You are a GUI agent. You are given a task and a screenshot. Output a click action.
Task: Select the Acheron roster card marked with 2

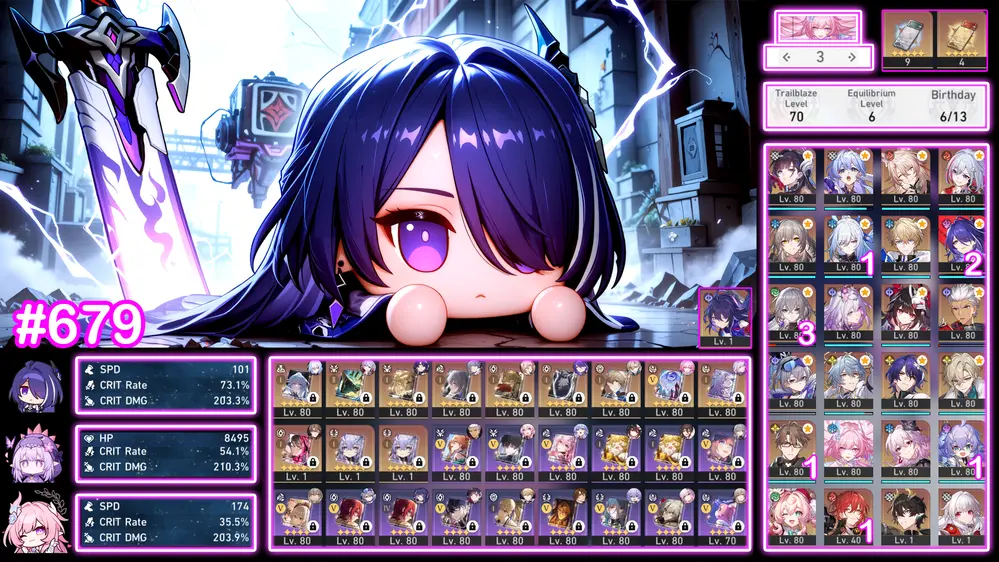pos(961,244)
